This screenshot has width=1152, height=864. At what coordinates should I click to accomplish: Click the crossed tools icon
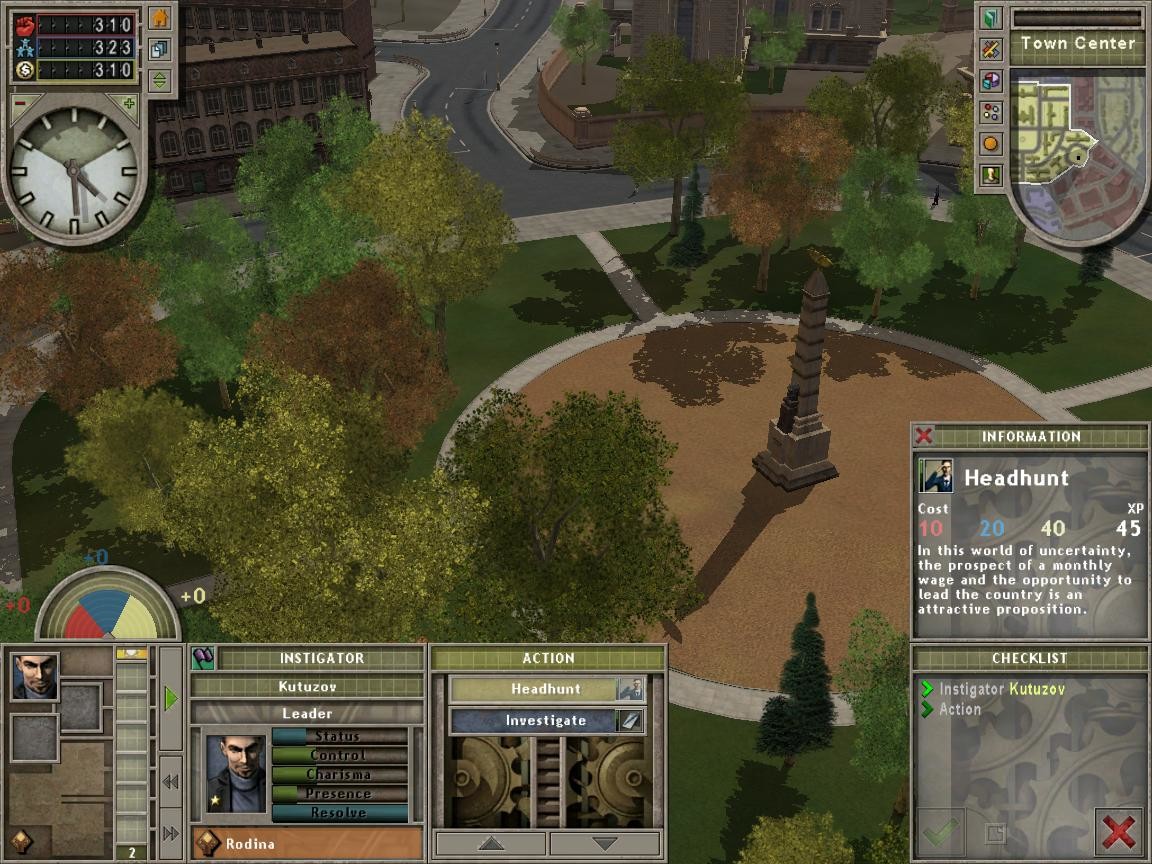pyautogui.click(x=990, y=49)
